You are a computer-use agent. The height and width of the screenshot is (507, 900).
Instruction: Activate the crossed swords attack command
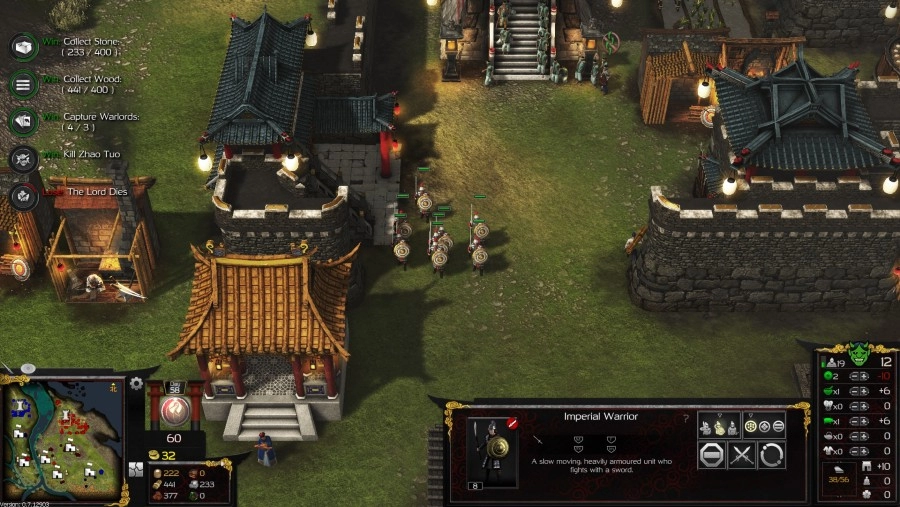(x=741, y=455)
